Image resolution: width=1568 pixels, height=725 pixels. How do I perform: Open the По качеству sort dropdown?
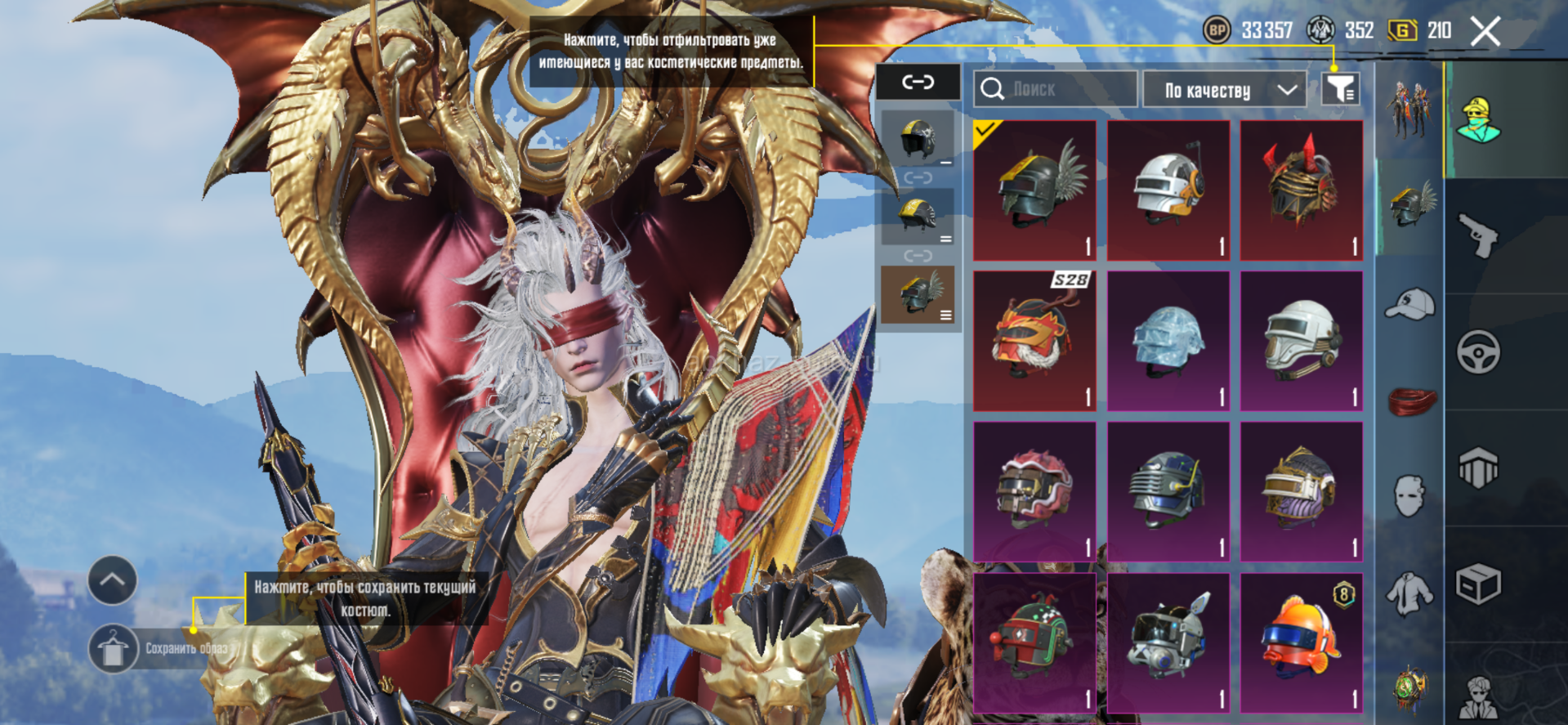click(1227, 90)
